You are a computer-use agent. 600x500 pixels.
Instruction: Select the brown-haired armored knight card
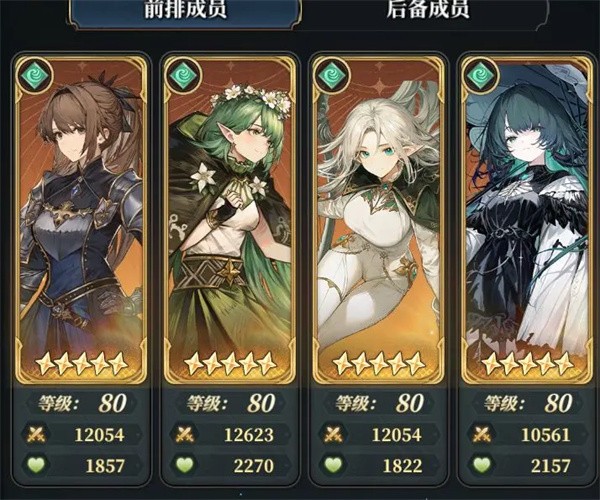click(81, 220)
